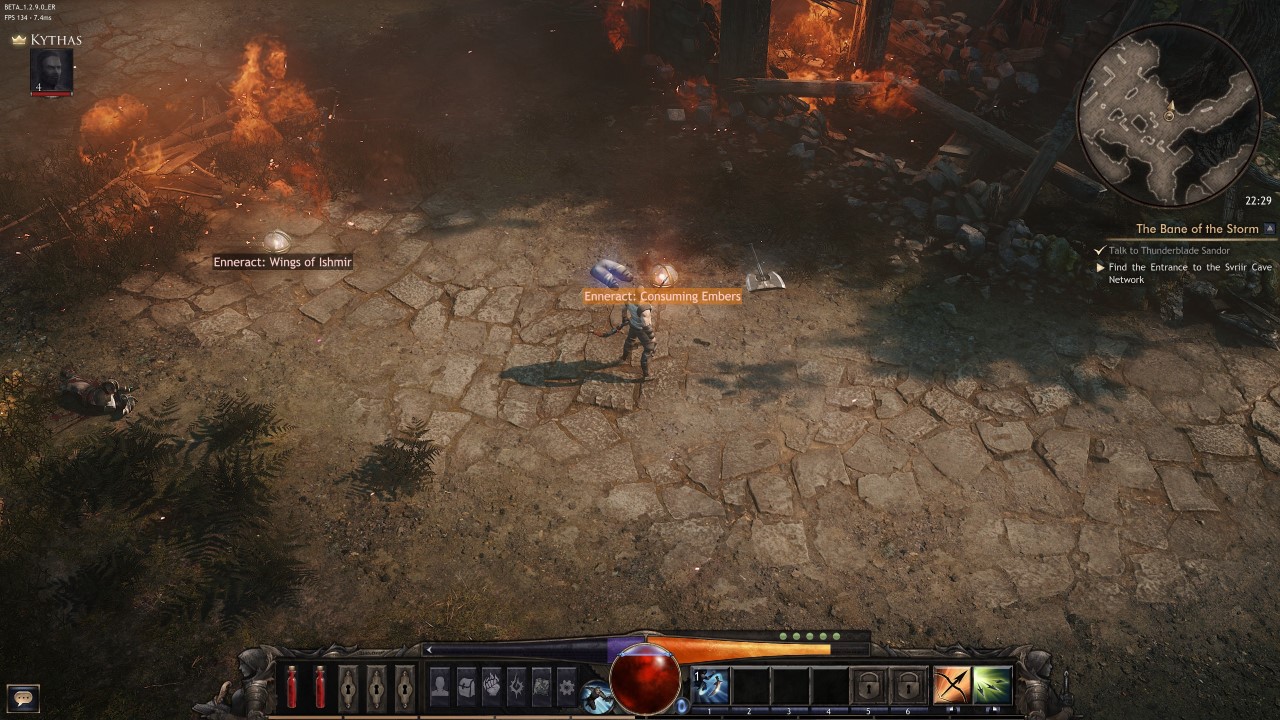Select the green arrows skill

[x=992, y=686]
